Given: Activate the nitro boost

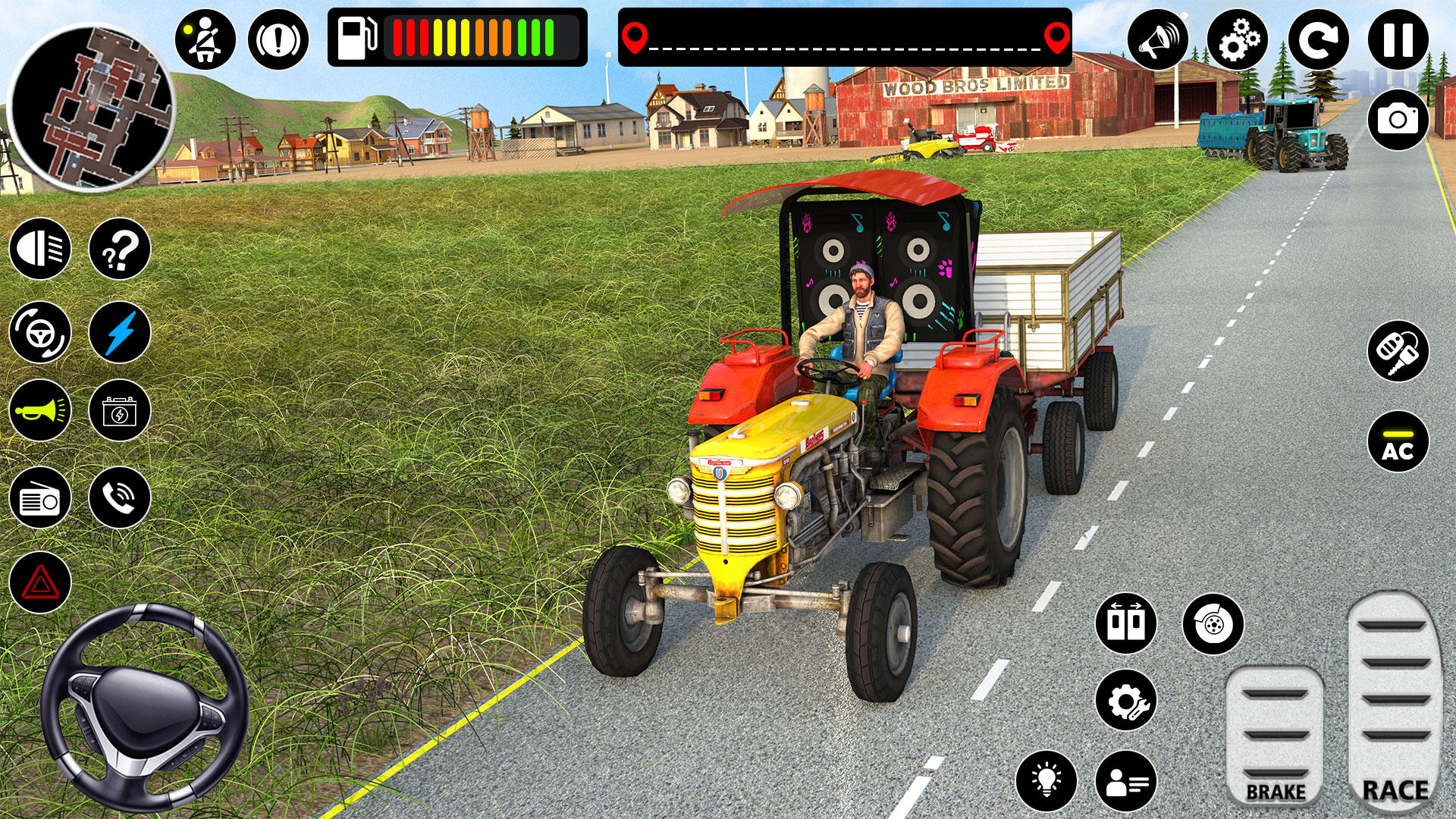Looking at the screenshot, I should click(x=119, y=331).
